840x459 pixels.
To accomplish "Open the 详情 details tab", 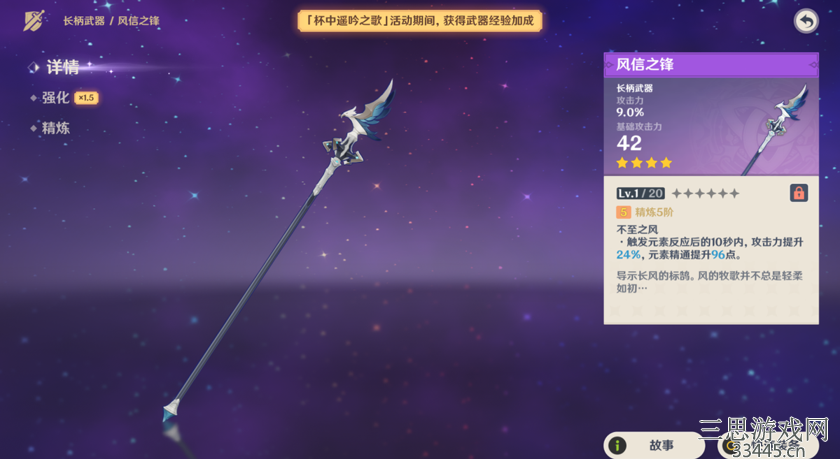I will [62, 68].
